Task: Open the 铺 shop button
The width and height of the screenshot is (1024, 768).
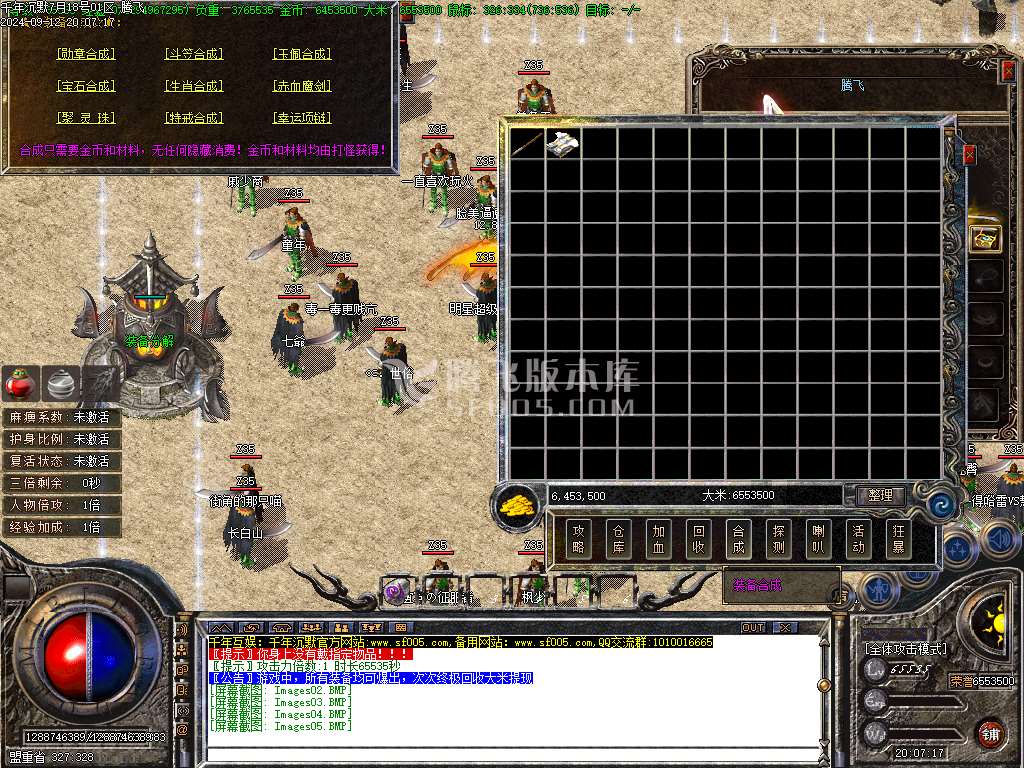Action: [x=990, y=734]
